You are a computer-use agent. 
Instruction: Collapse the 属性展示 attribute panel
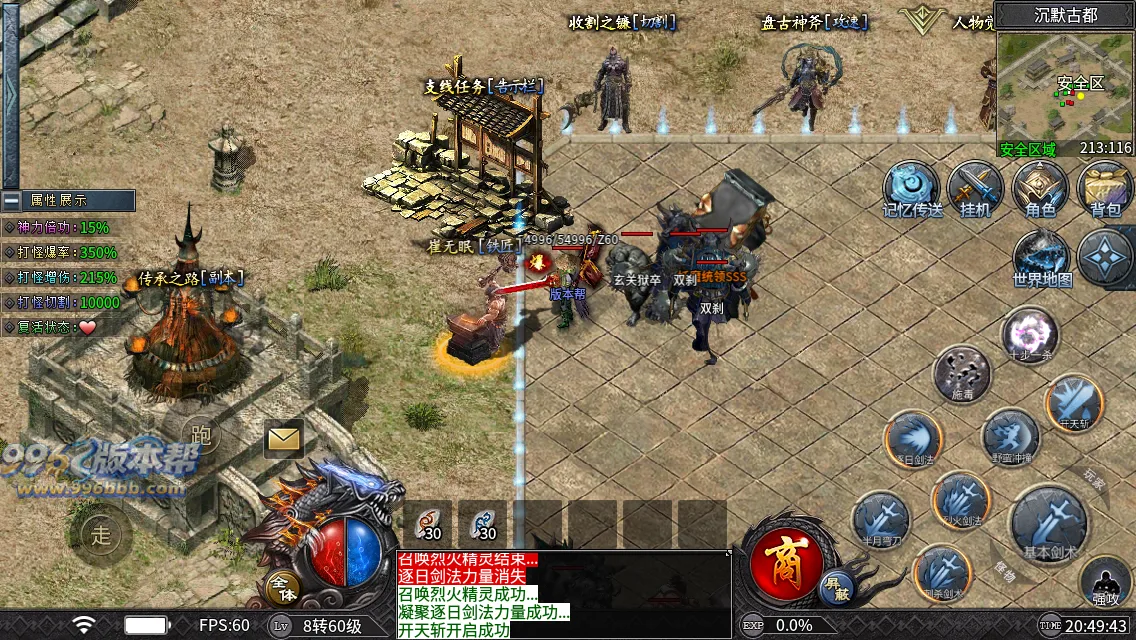tap(11, 200)
